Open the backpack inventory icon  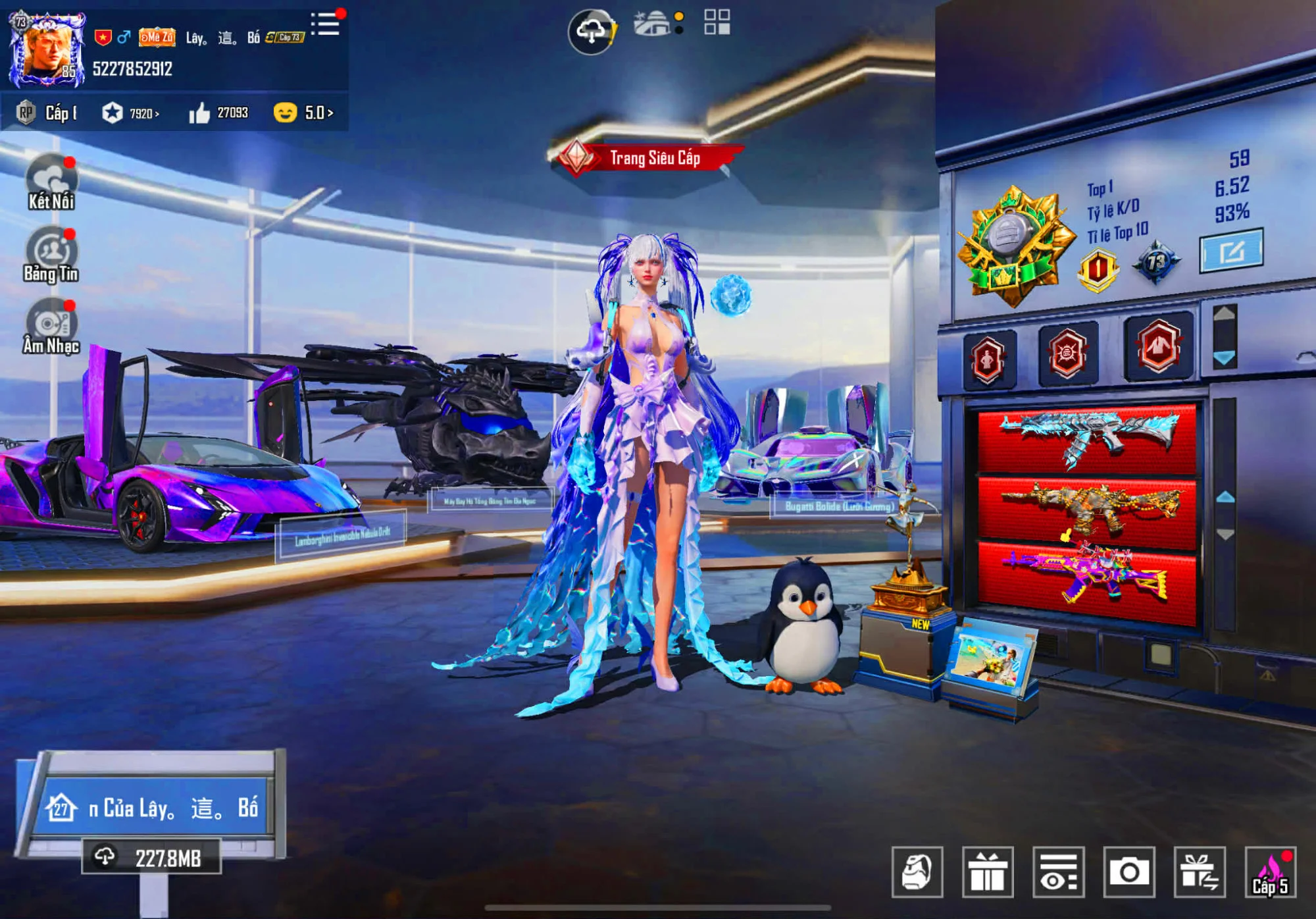pos(918,872)
